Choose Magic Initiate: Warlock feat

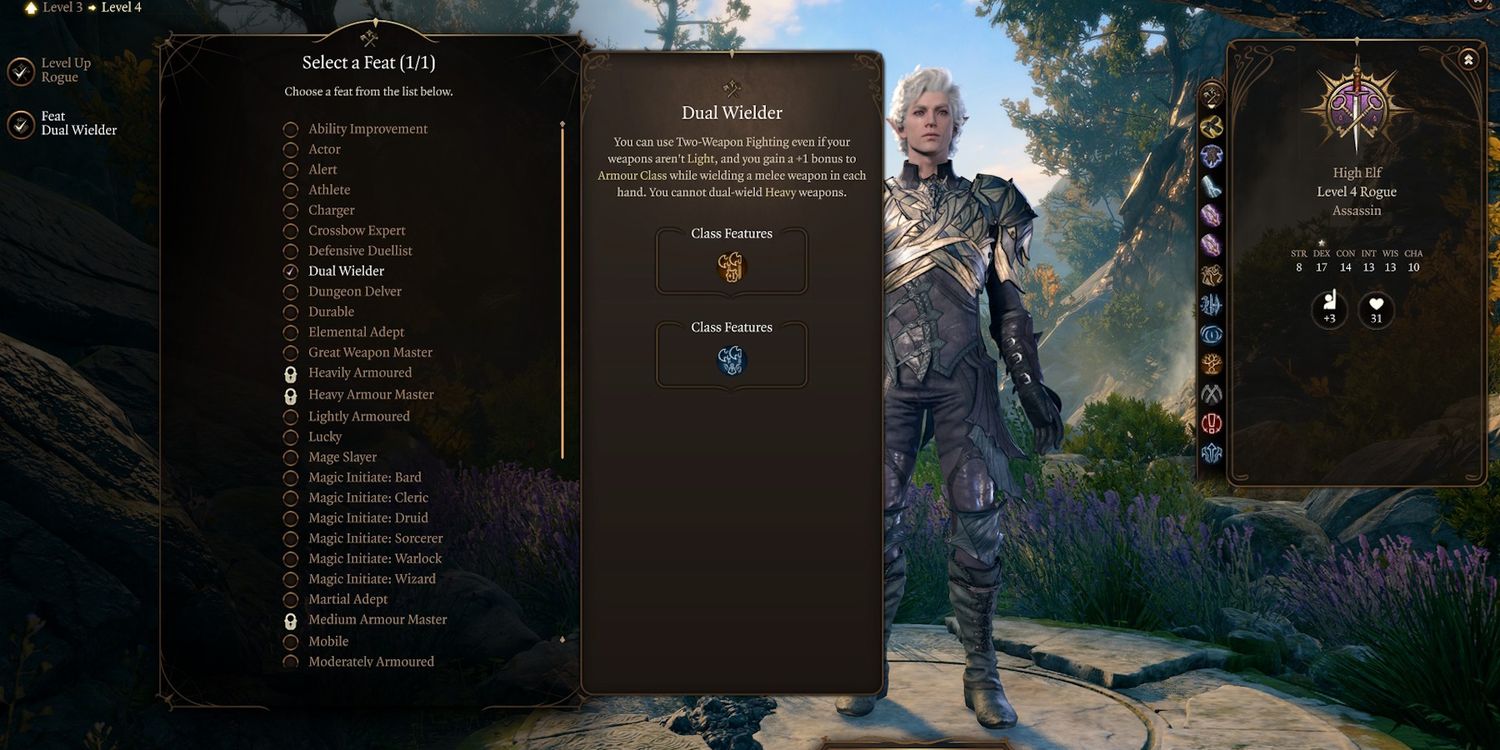pyautogui.click(x=374, y=559)
